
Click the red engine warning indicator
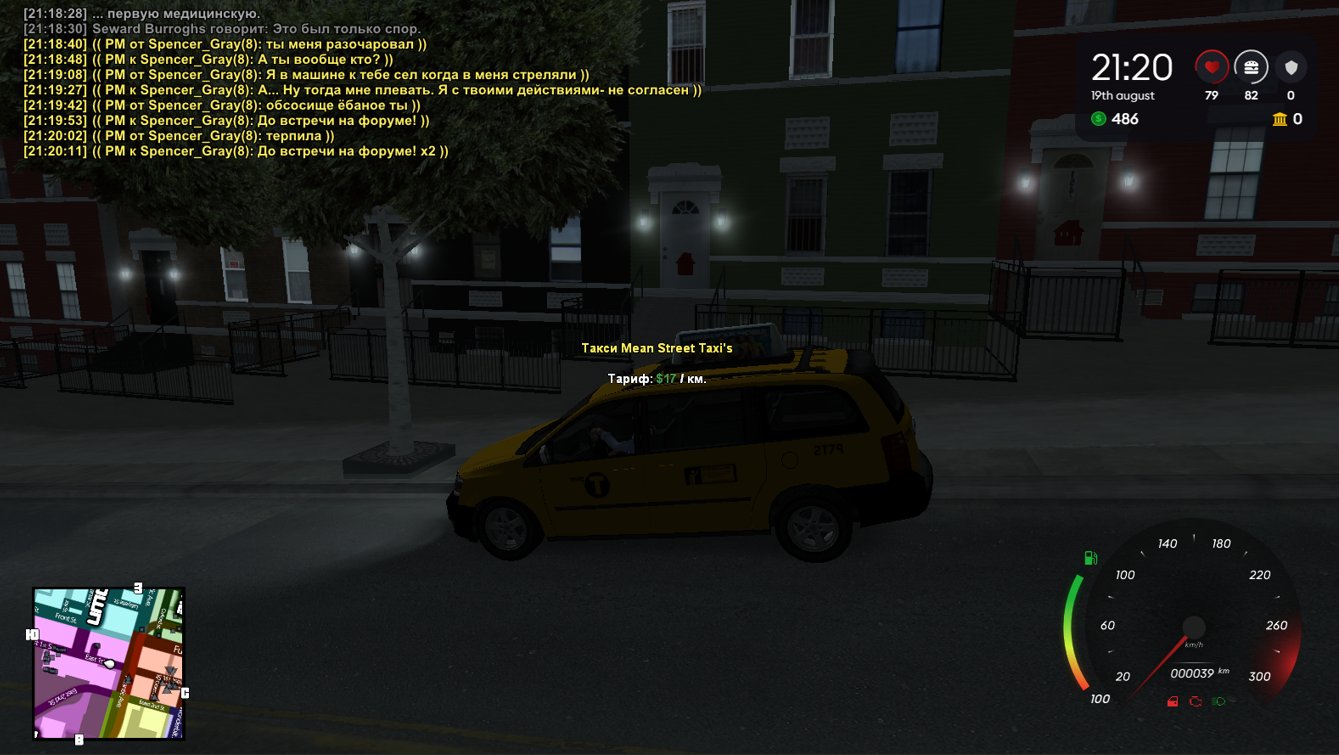pos(1195,702)
